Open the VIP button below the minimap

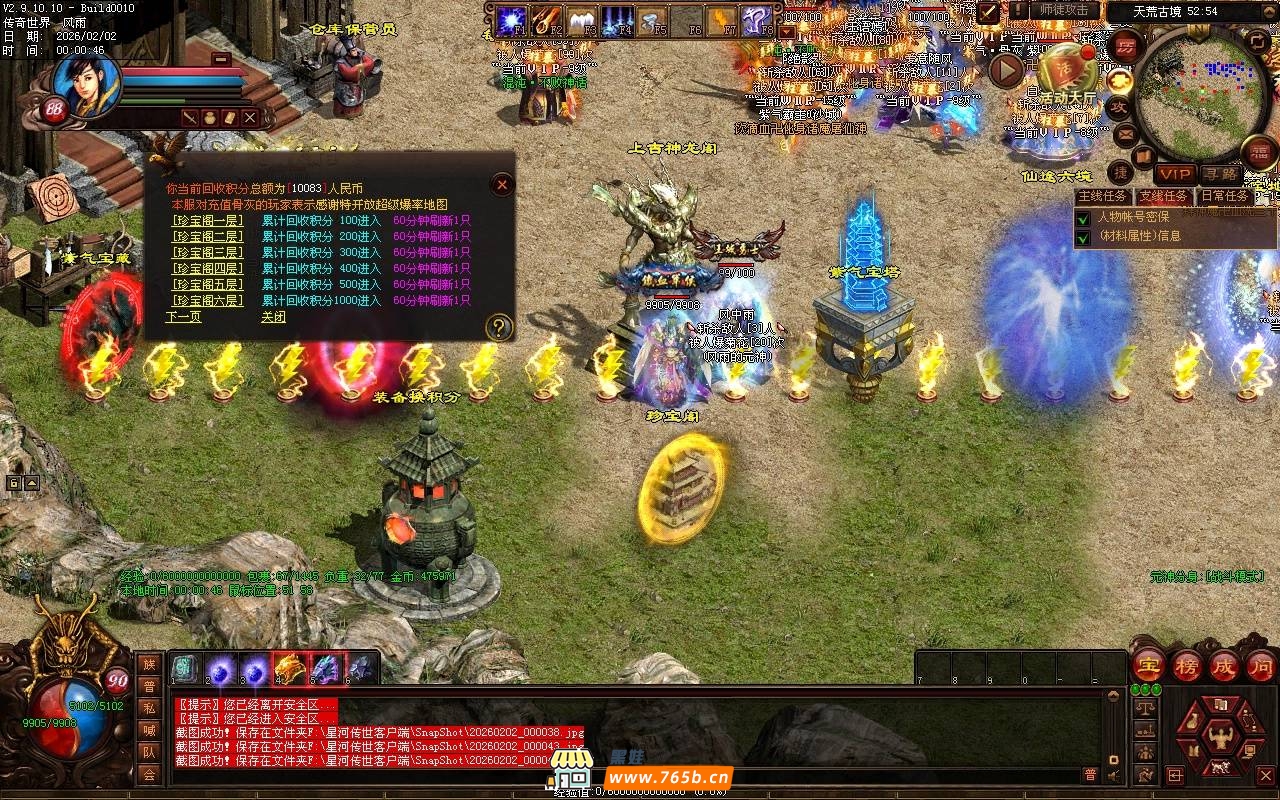[1175, 174]
